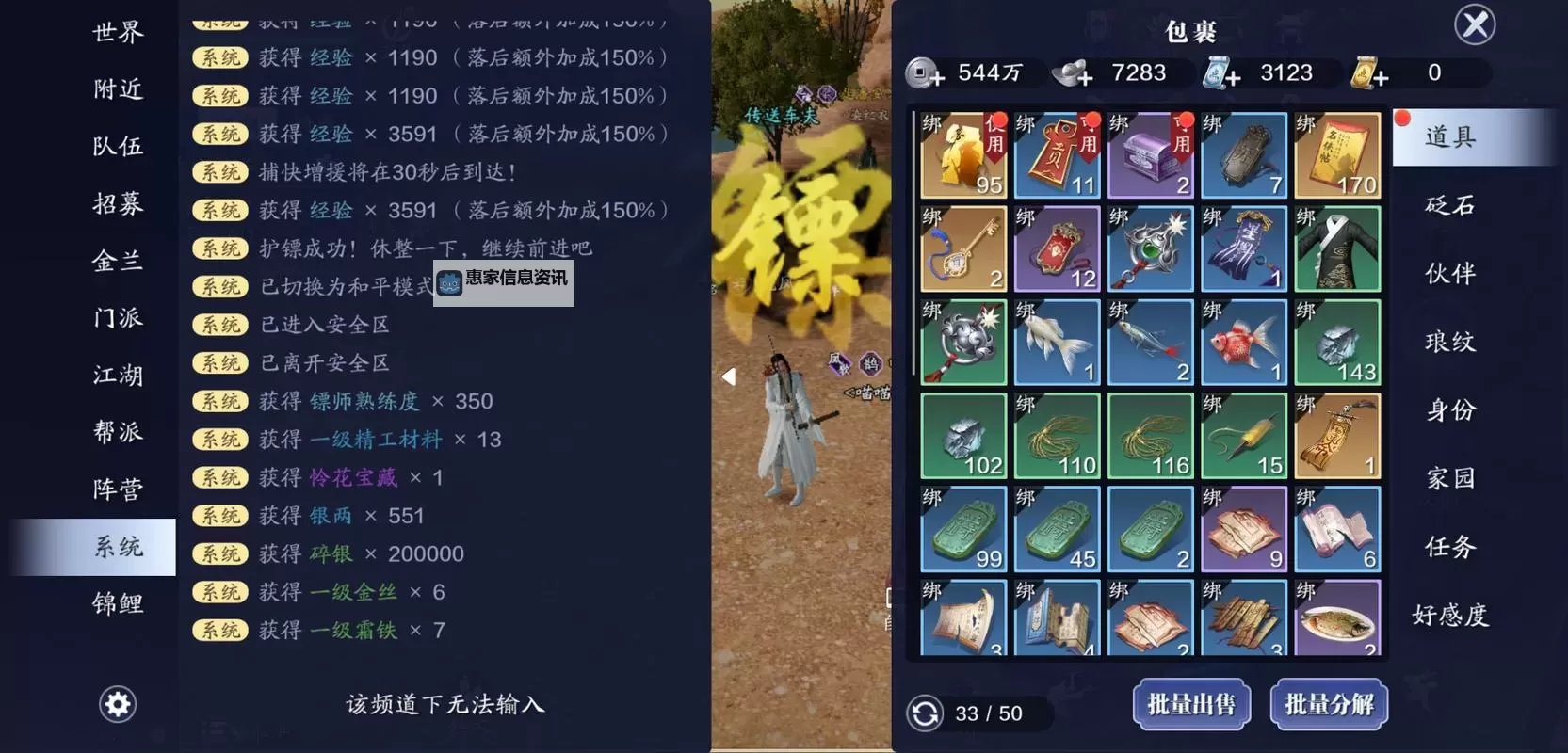The image size is (1568, 753).
Task: Open the purple chest item marked 可用
Action: pyautogui.click(x=1150, y=155)
